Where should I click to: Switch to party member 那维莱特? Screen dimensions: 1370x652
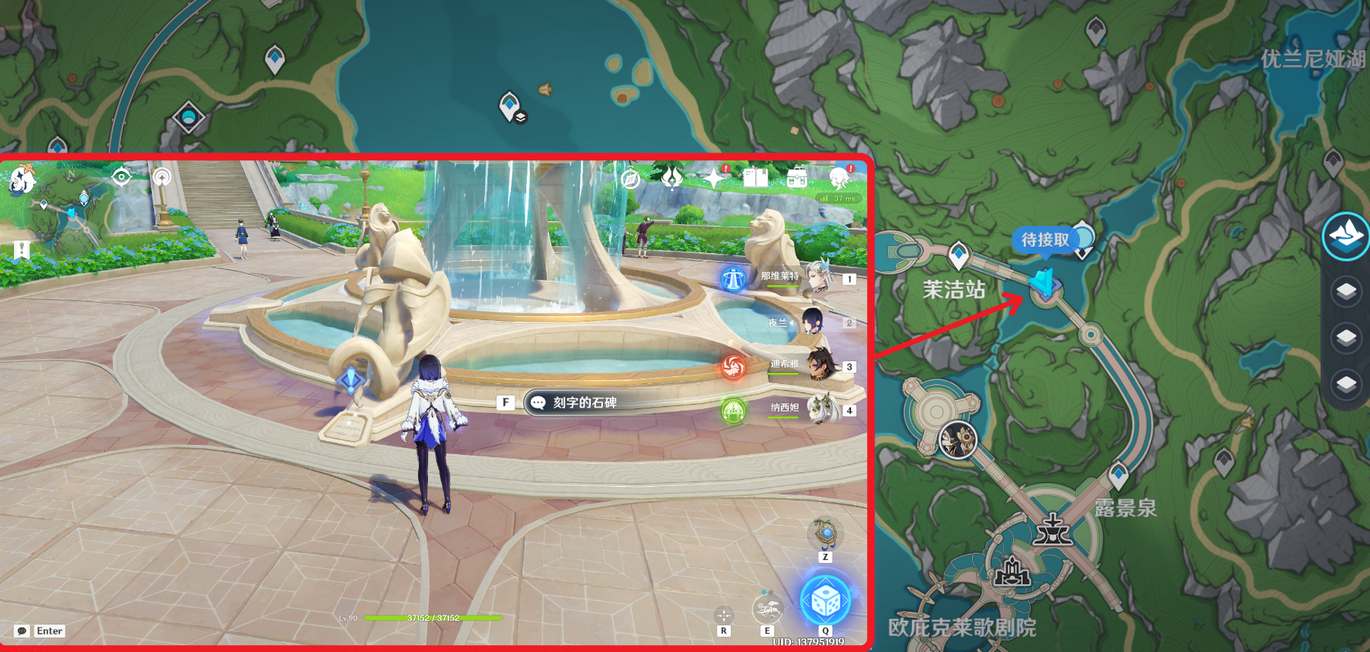(x=816, y=278)
